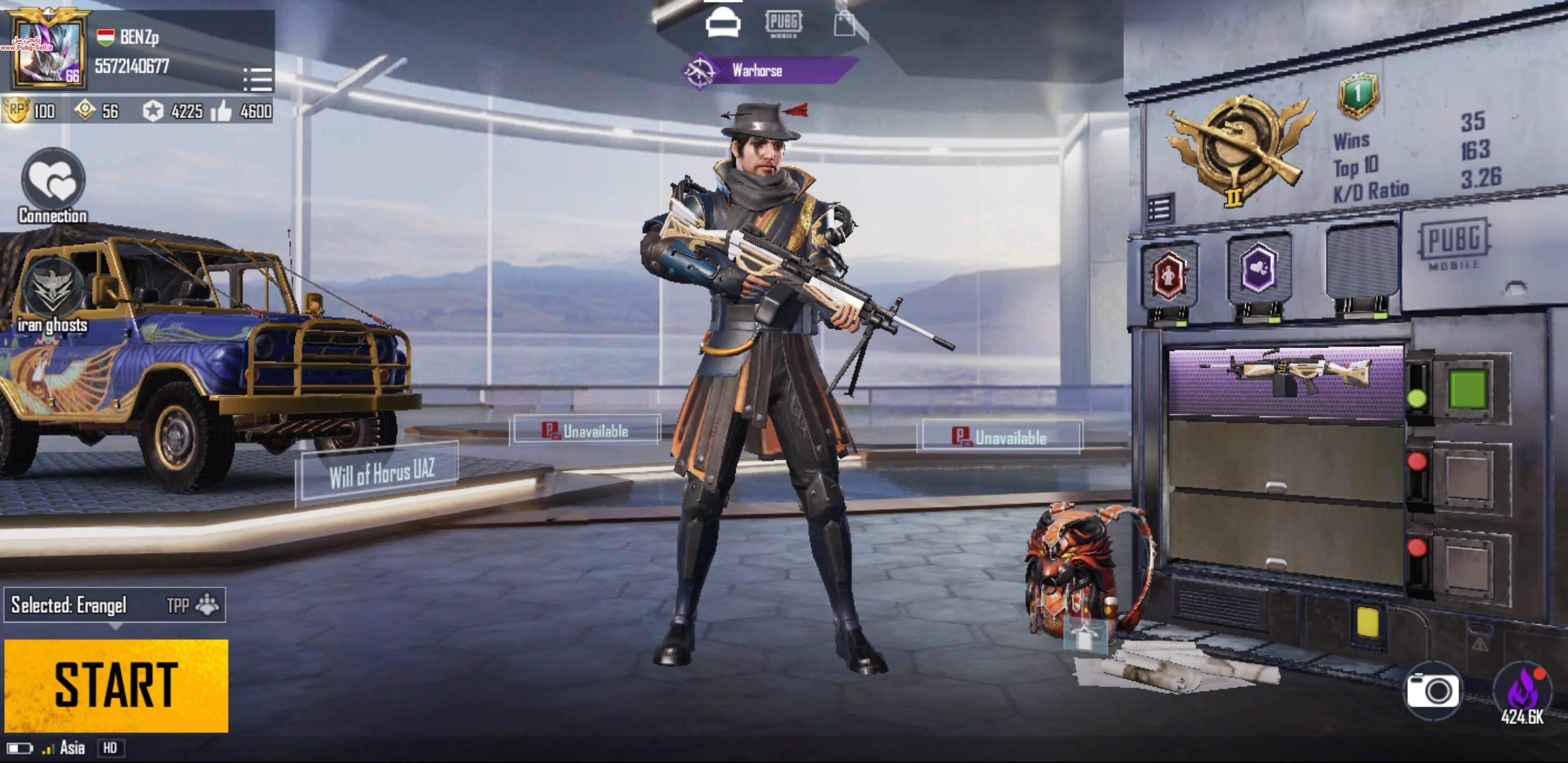The height and width of the screenshot is (763, 1568).
Task: Switch to the helmet lobby tab
Action: click(723, 23)
